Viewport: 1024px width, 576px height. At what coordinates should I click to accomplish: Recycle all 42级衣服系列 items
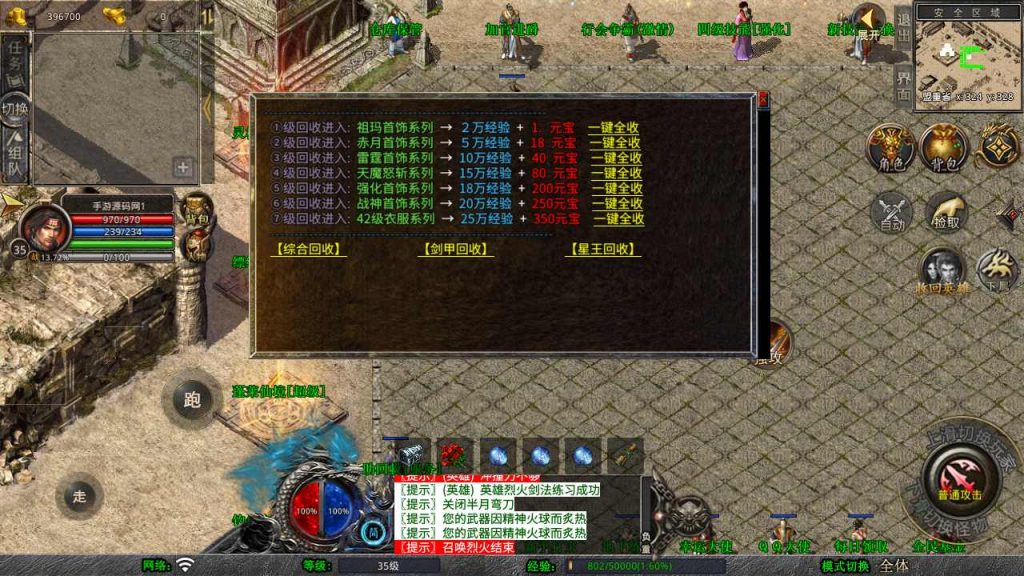pos(619,218)
